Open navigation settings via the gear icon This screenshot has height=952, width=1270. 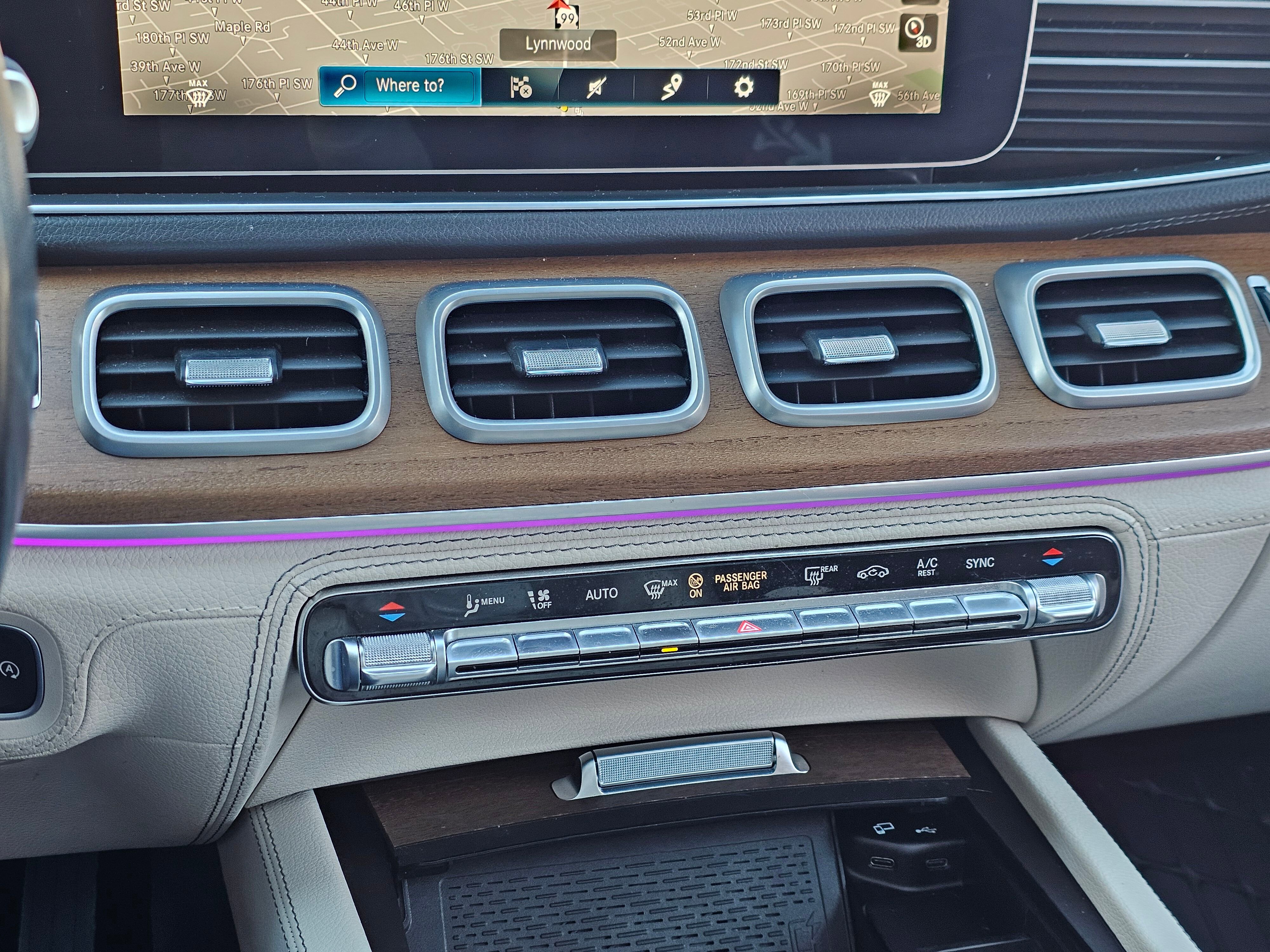click(743, 87)
